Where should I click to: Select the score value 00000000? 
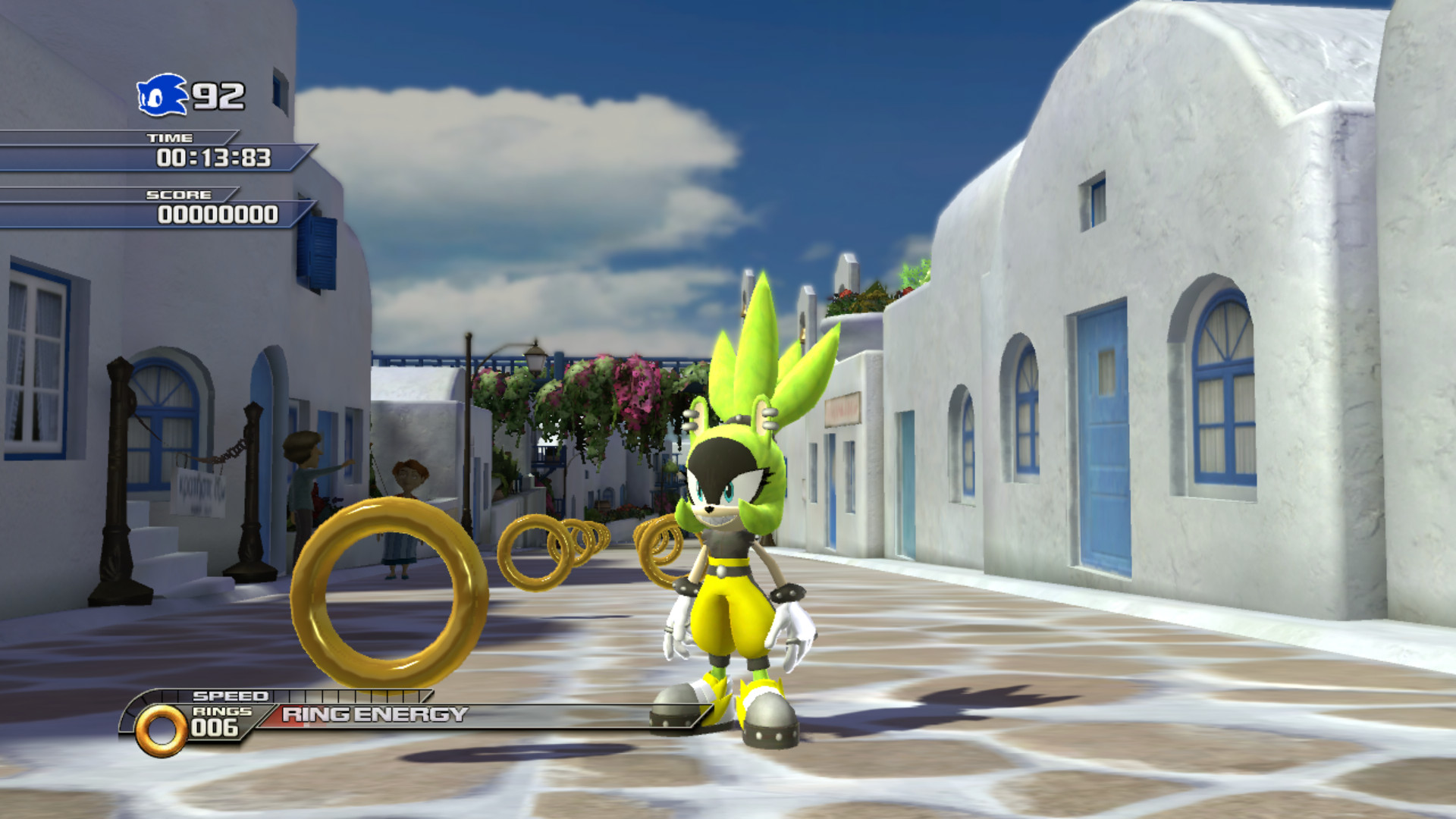pos(216,215)
